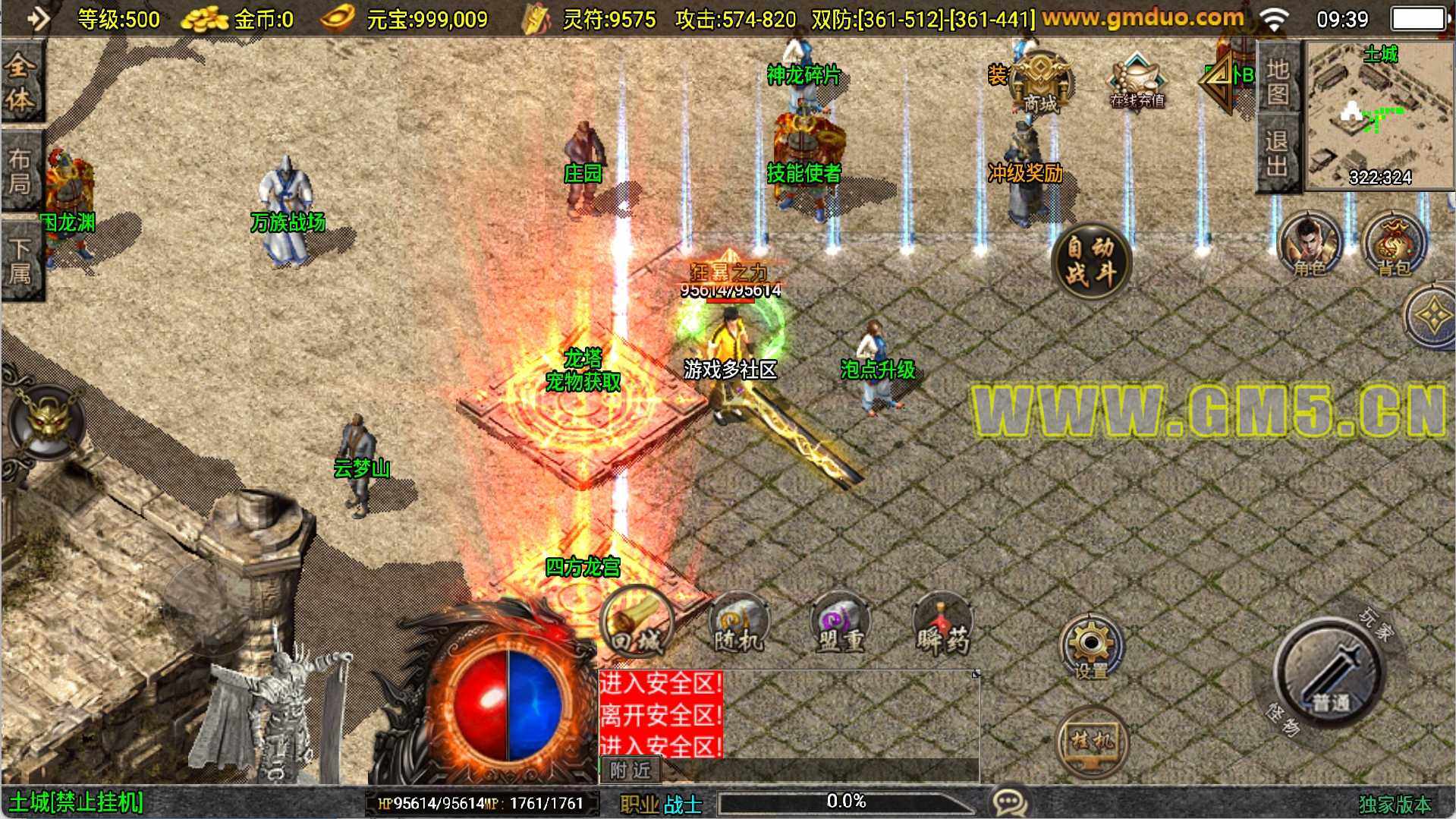Click the 退出 exit button
1456x819 pixels.
(1278, 153)
